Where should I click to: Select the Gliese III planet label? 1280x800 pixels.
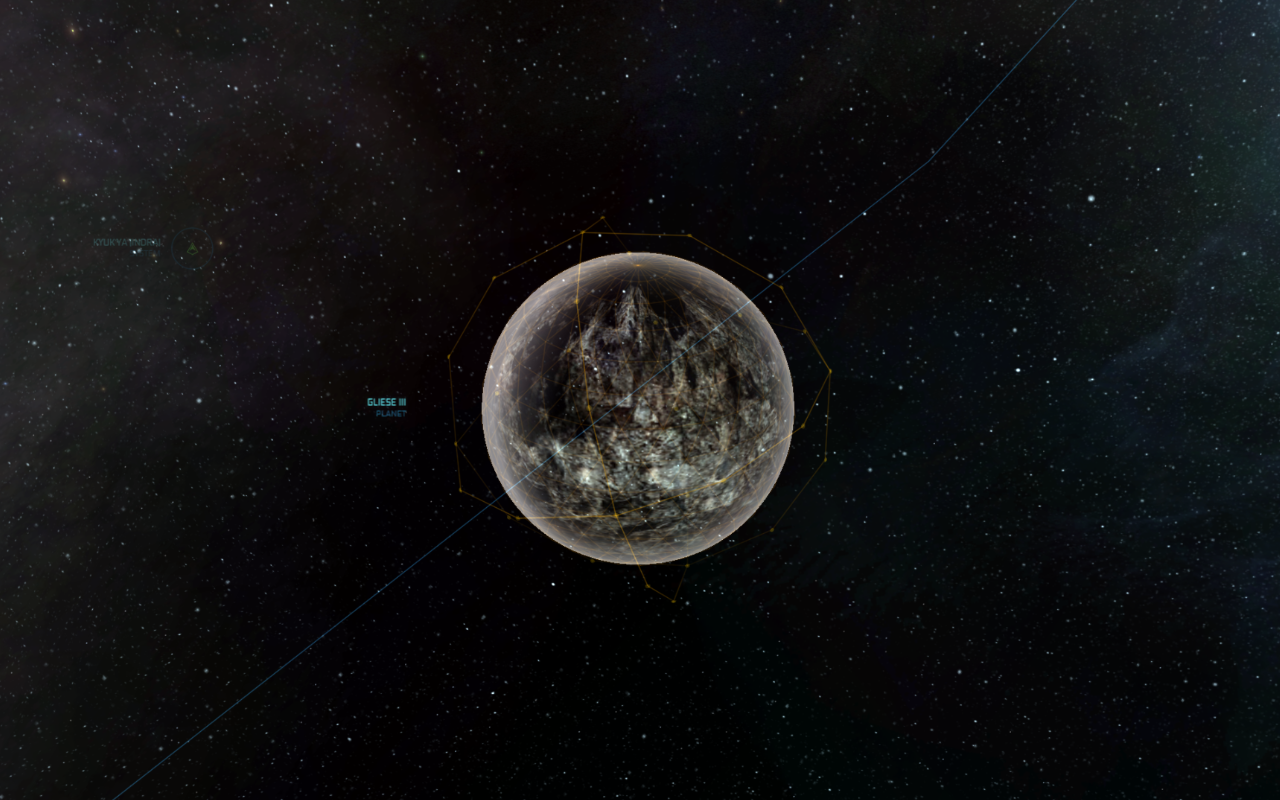(387, 403)
